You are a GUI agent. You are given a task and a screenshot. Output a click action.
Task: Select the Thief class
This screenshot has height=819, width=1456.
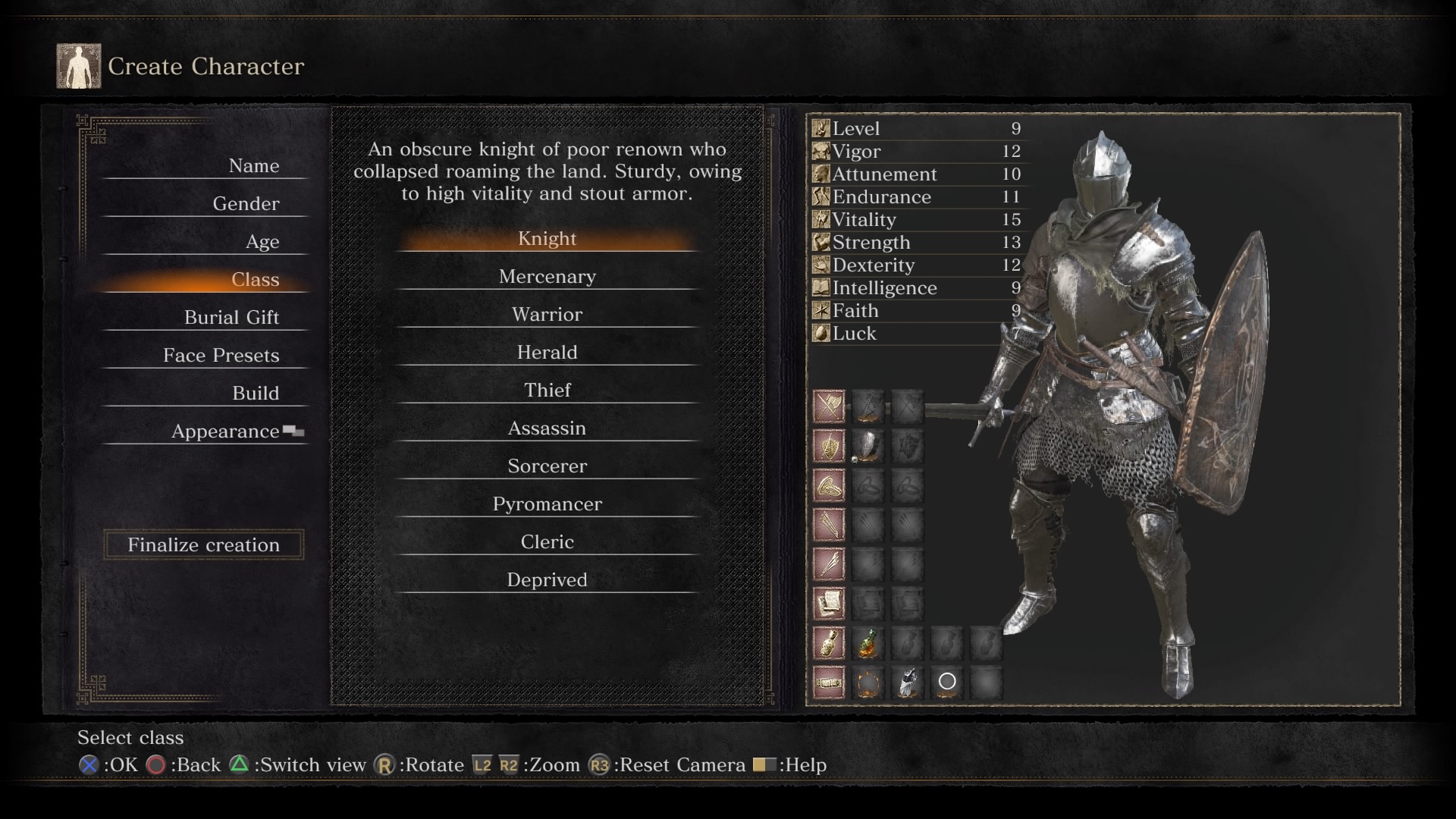[547, 391]
